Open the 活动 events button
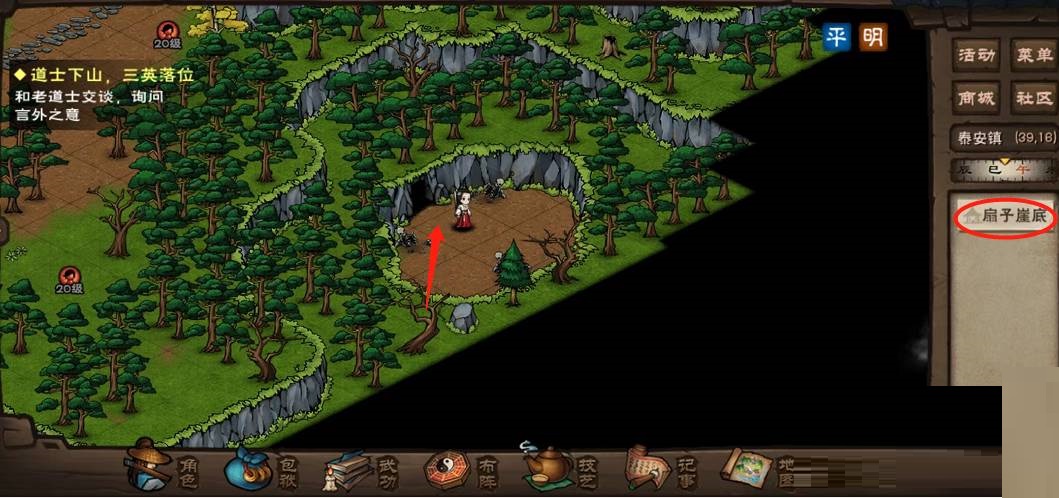The image size is (1059, 498). (976, 55)
